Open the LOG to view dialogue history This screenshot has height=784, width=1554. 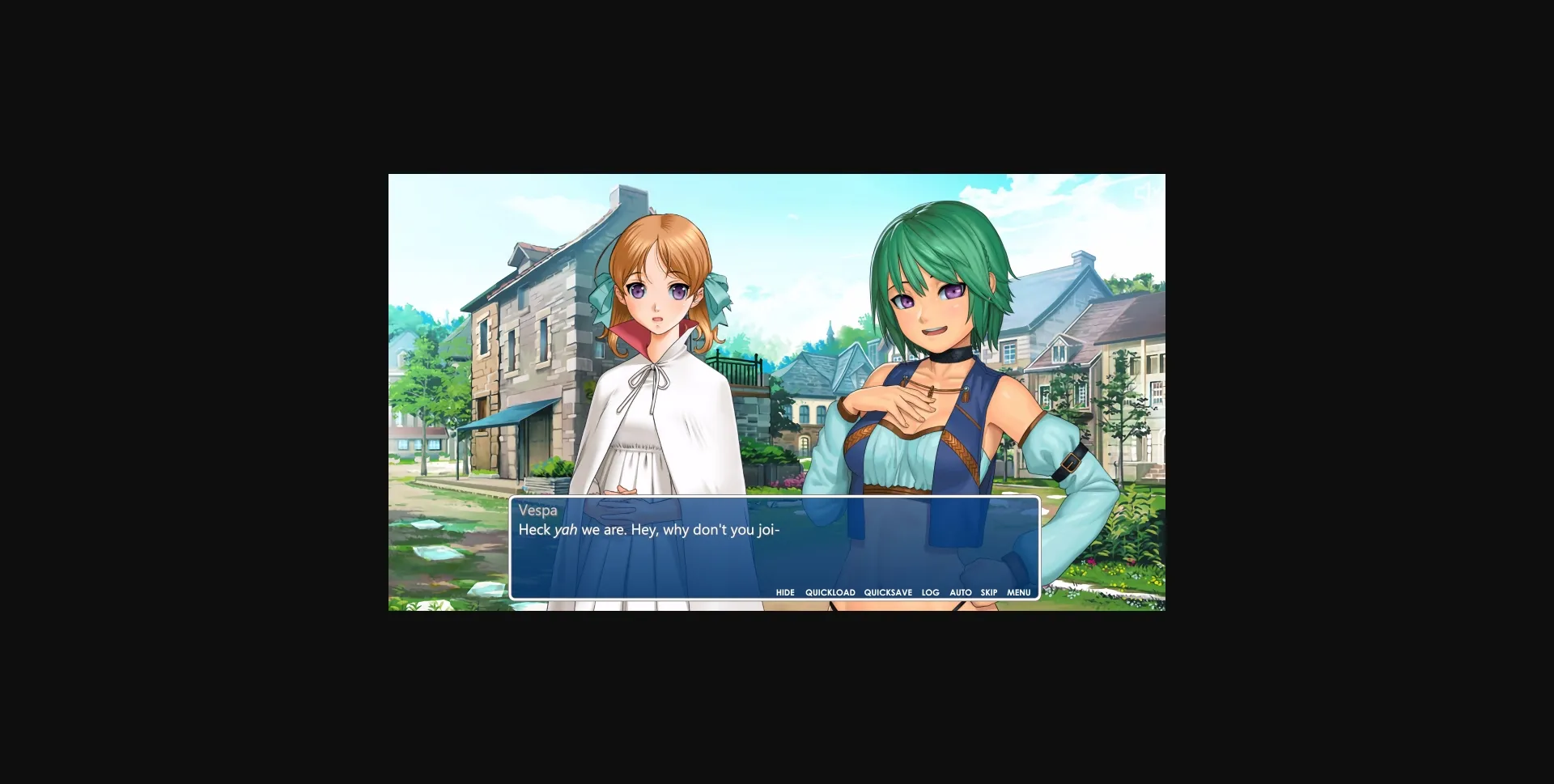[x=929, y=592]
